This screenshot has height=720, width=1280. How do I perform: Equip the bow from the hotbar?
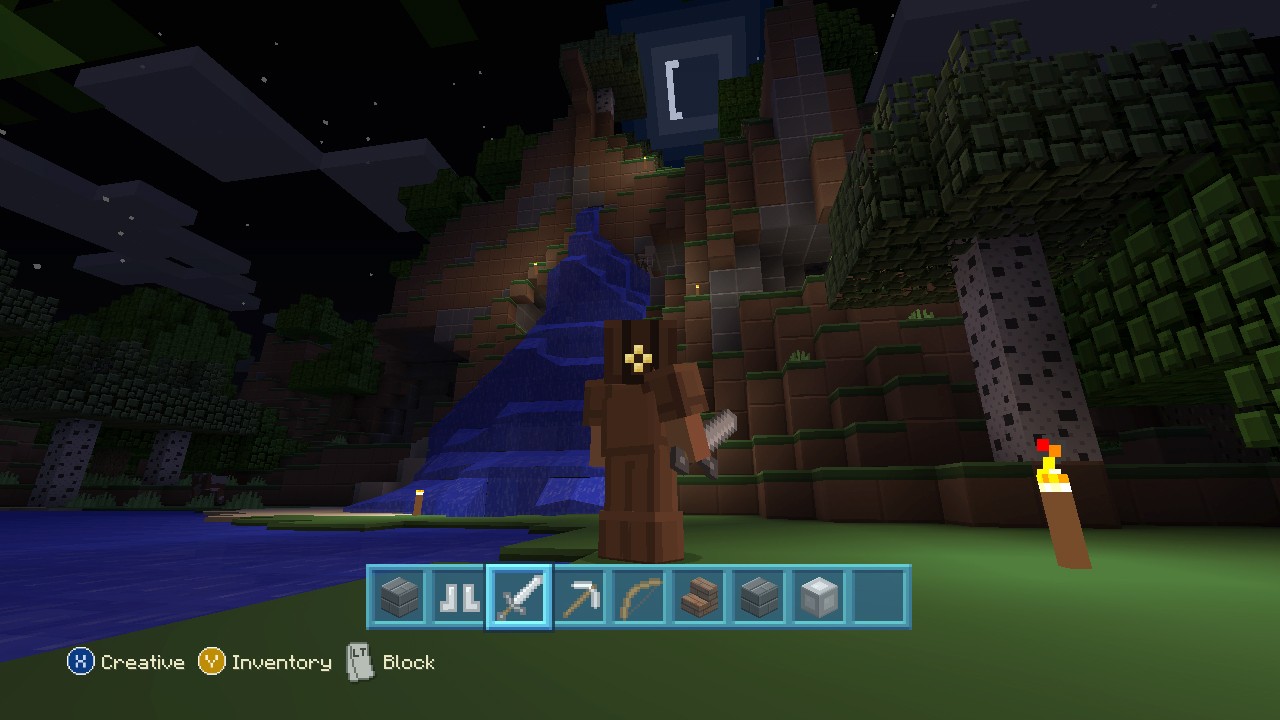point(639,598)
